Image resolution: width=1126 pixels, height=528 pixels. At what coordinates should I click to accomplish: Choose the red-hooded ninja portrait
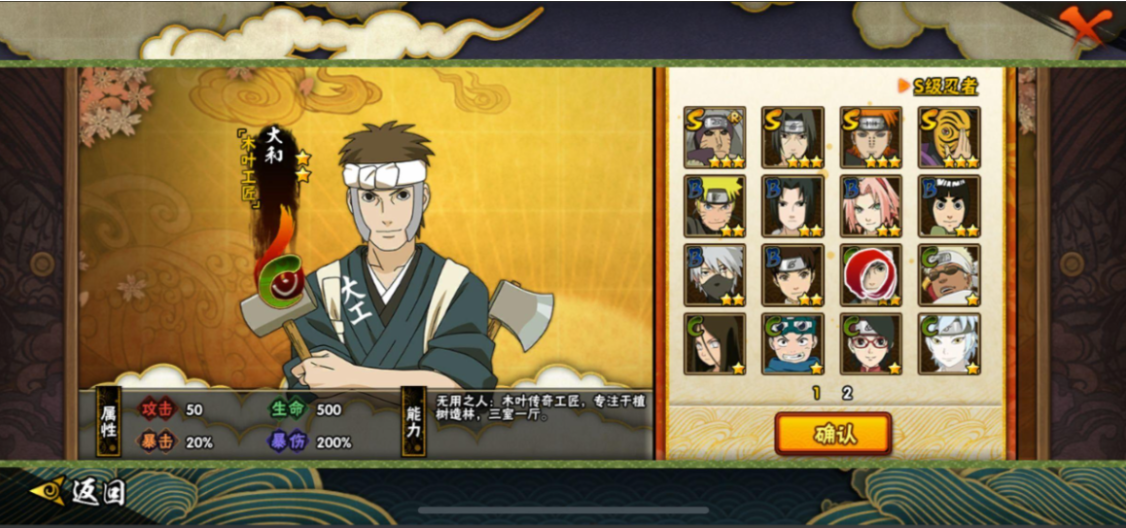point(871,275)
